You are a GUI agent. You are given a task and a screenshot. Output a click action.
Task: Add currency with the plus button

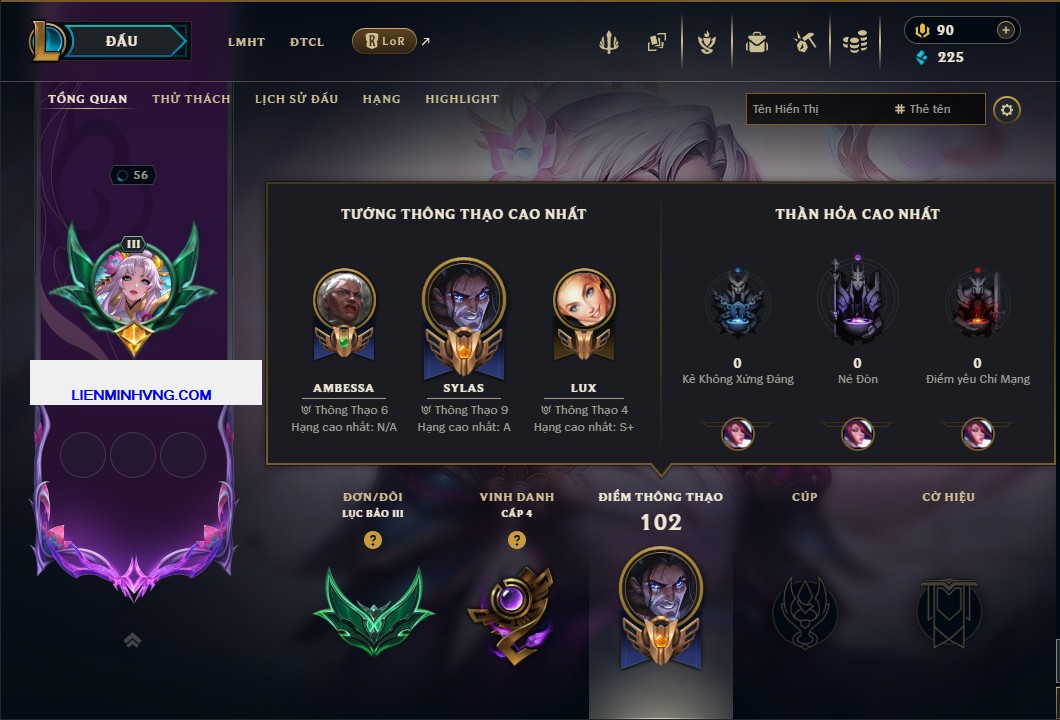tap(1006, 30)
